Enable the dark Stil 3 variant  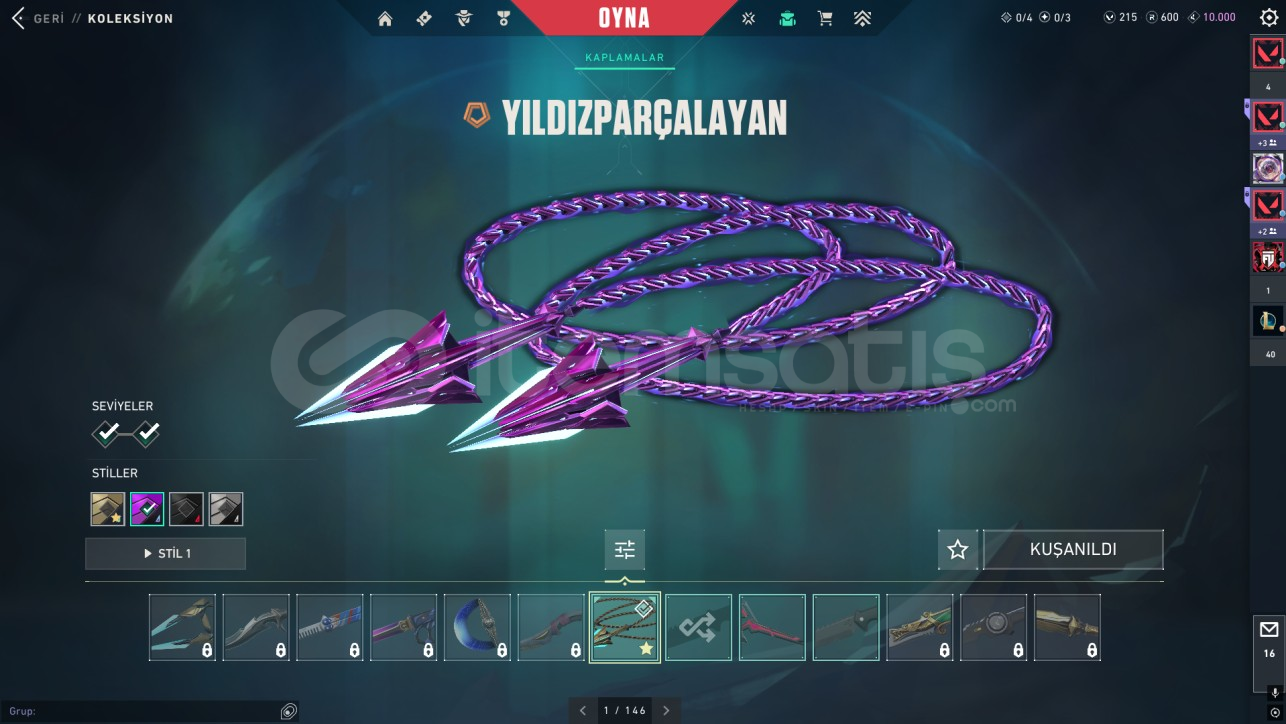[x=186, y=508]
